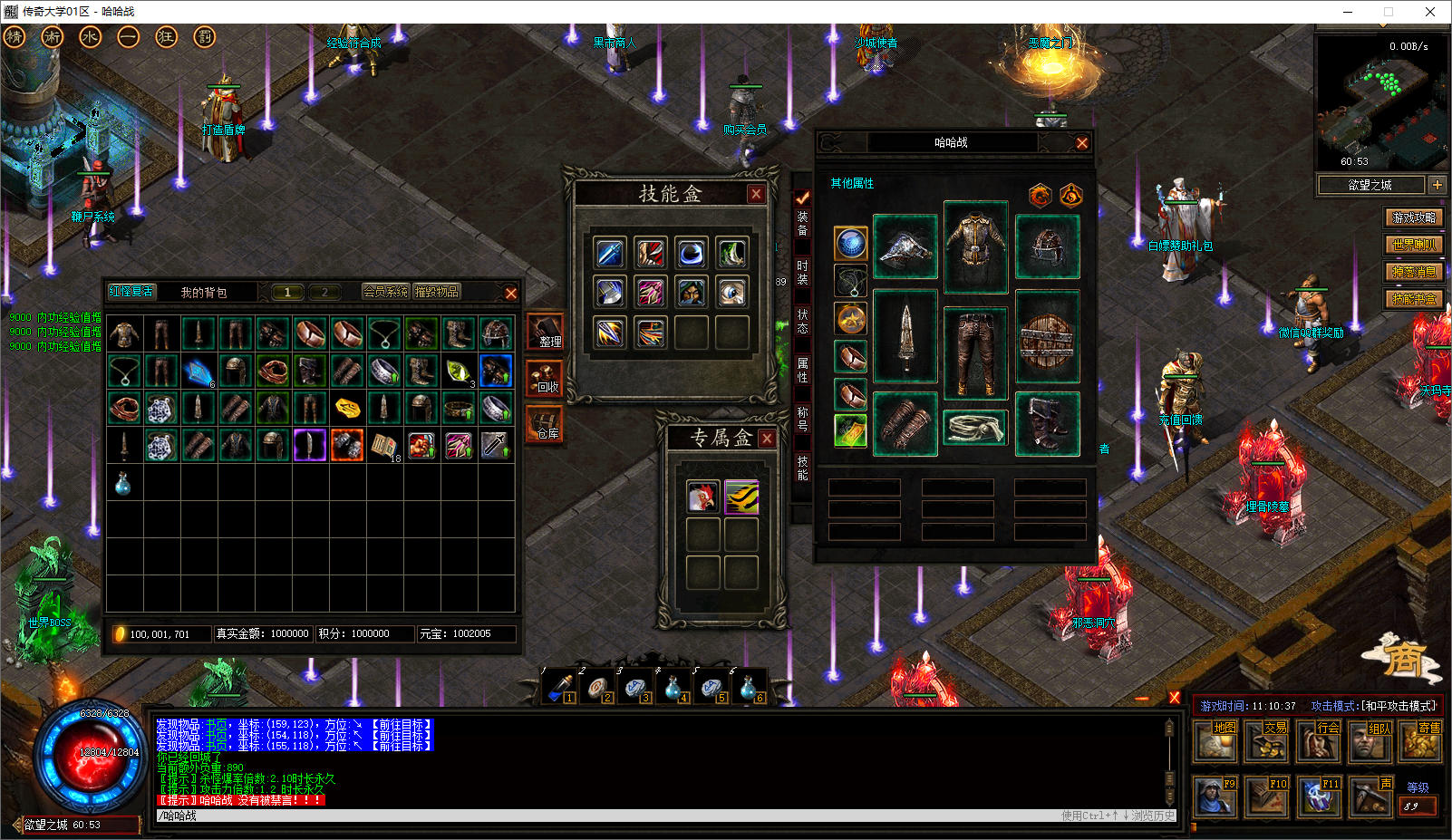Open the 行会 guild panel
Viewport: 1452px width, 840px height.
1319,741
